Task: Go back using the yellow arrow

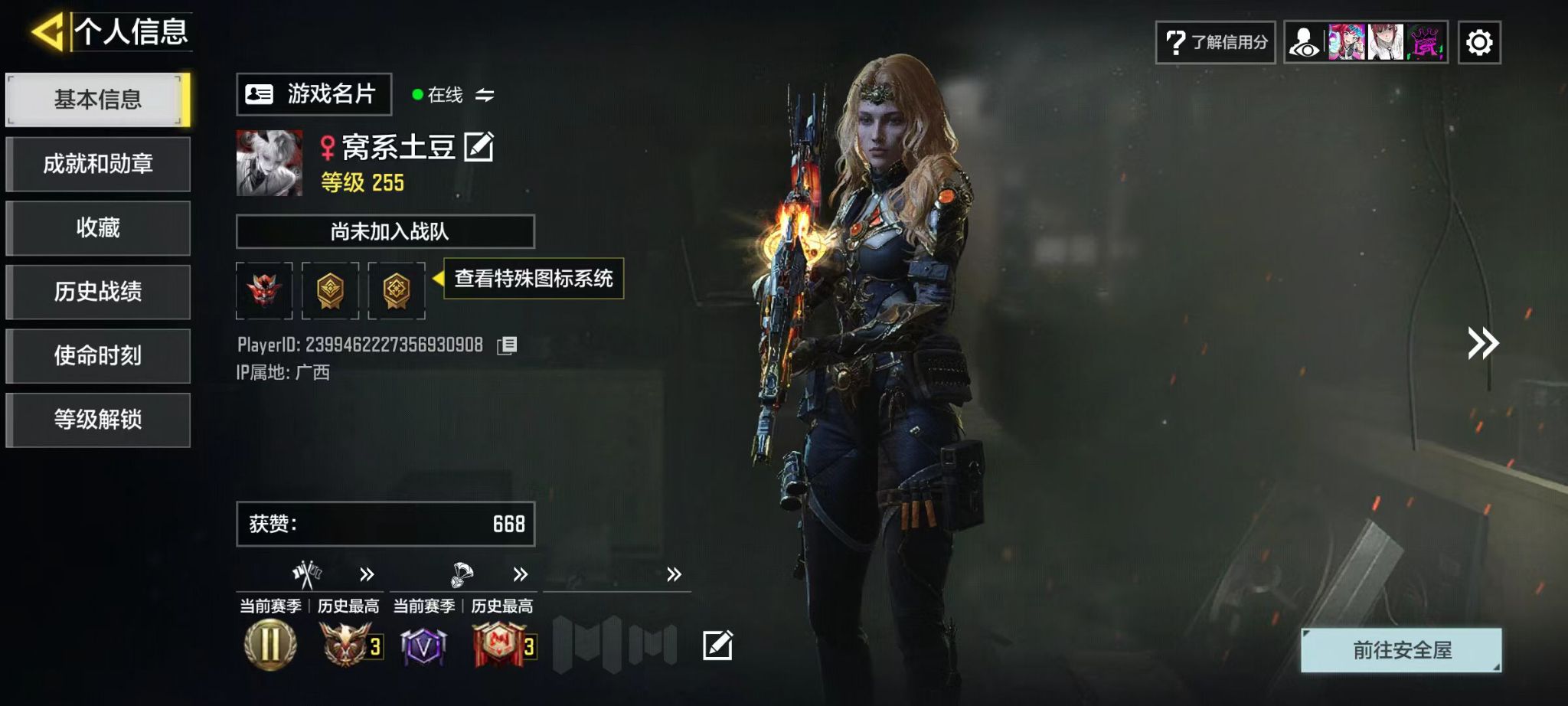Action: [x=47, y=32]
